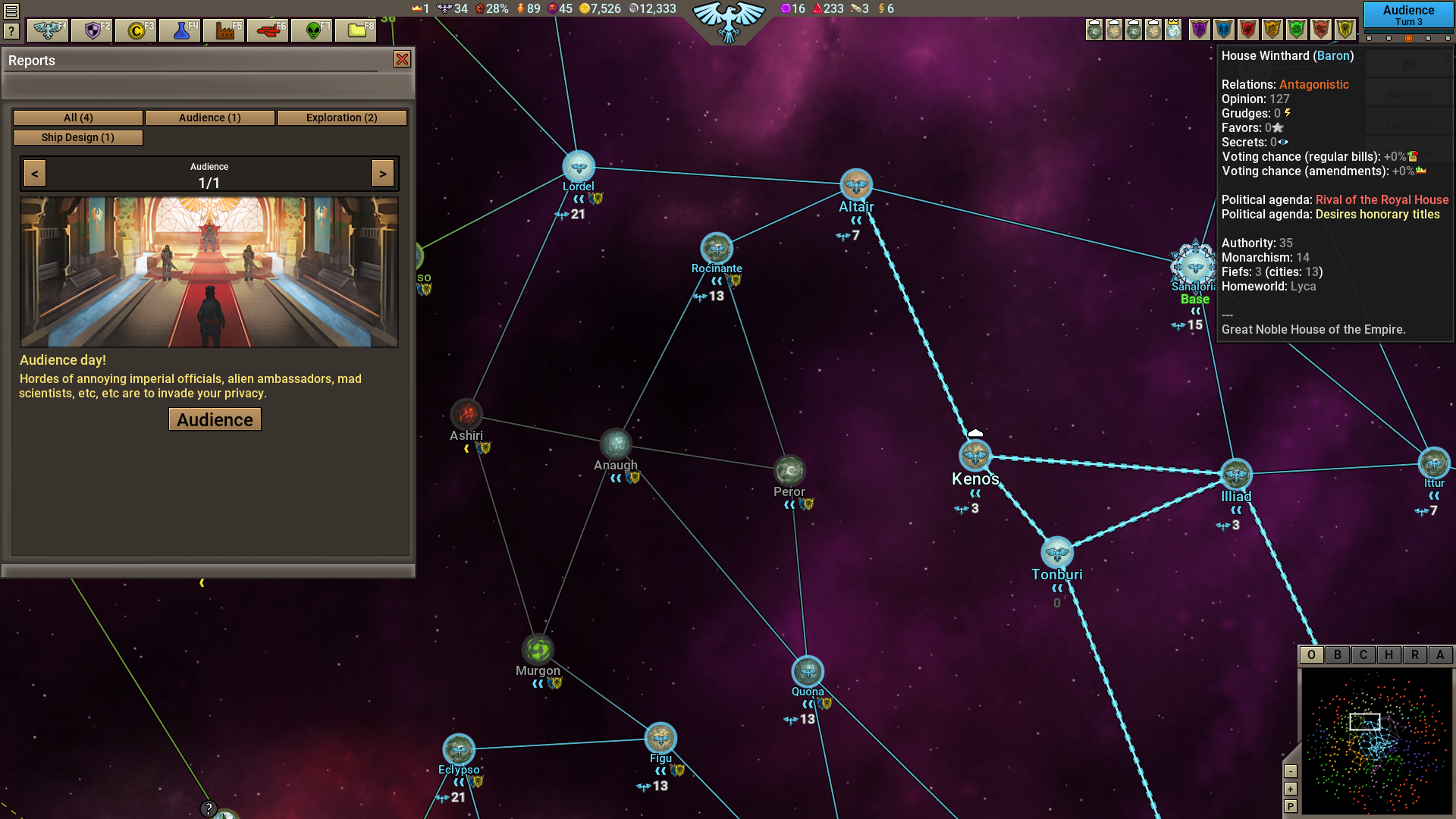Open the royal house F1 panel
The width and height of the screenshot is (1456, 819).
coord(47,30)
